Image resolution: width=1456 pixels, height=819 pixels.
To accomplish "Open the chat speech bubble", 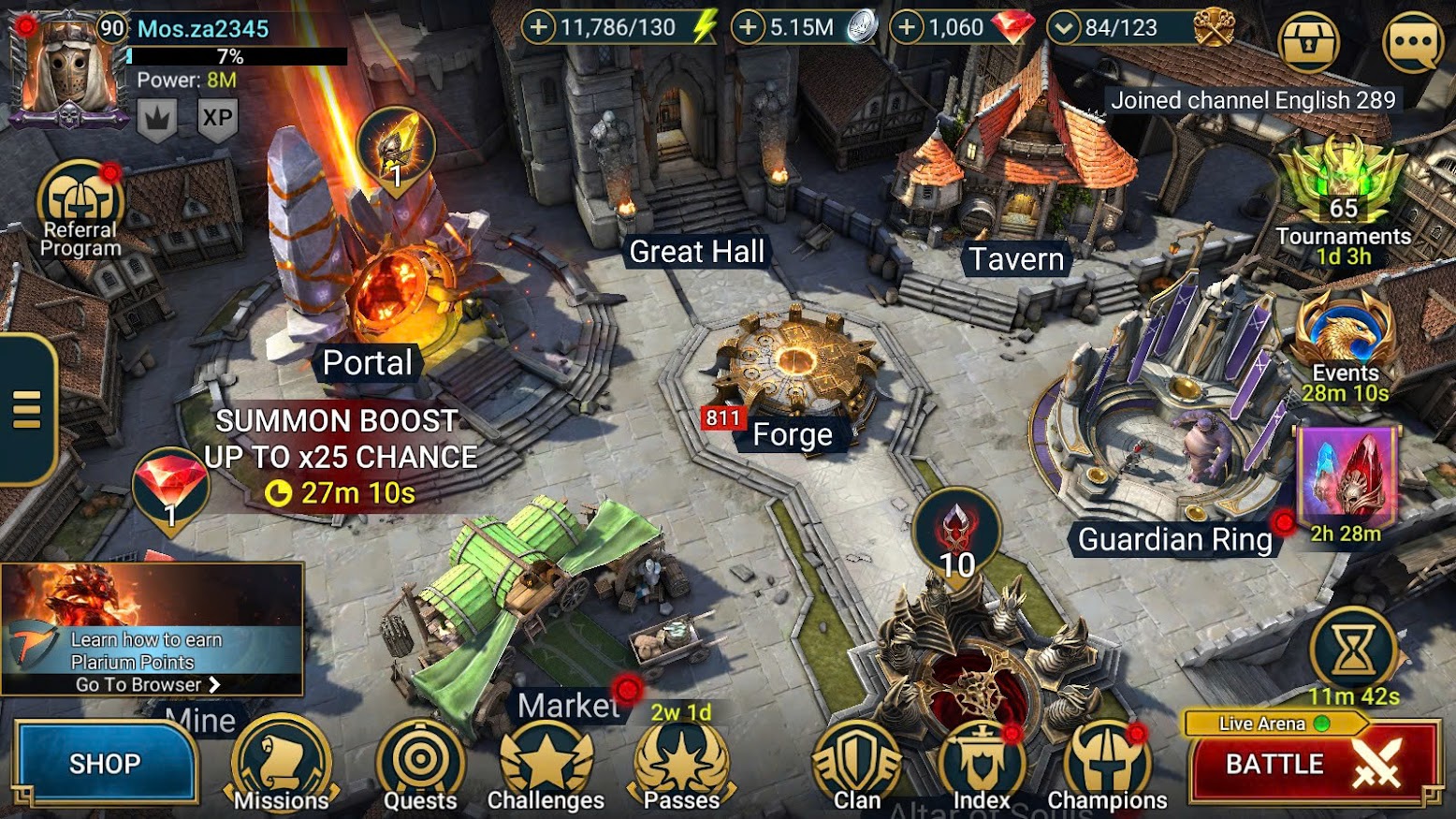I will click(1412, 41).
